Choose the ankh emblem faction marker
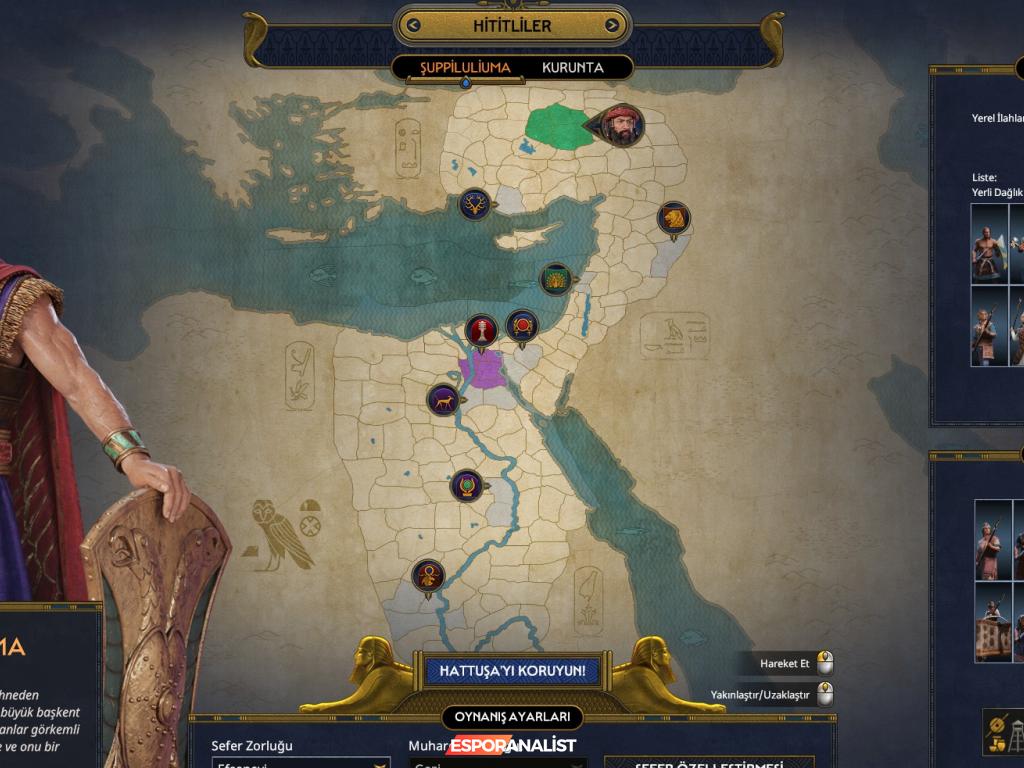Image resolution: width=1024 pixels, height=768 pixels. tap(428, 575)
